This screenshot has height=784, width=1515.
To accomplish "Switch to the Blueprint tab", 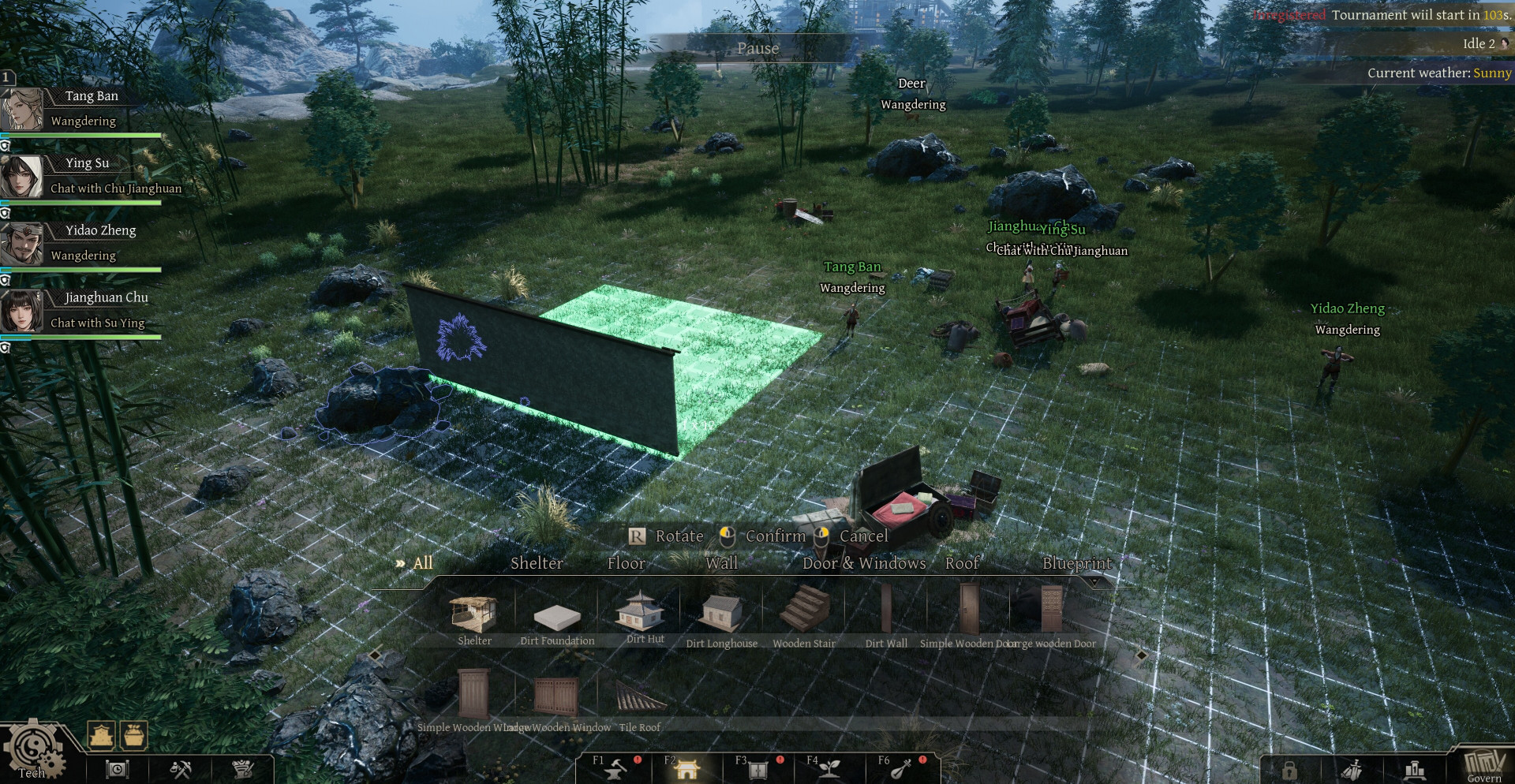I will click(x=1077, y=563).
